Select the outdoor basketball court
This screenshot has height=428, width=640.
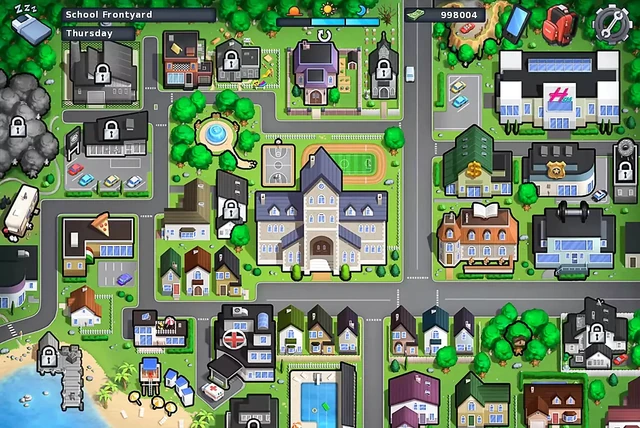click(x=279, y=160)
